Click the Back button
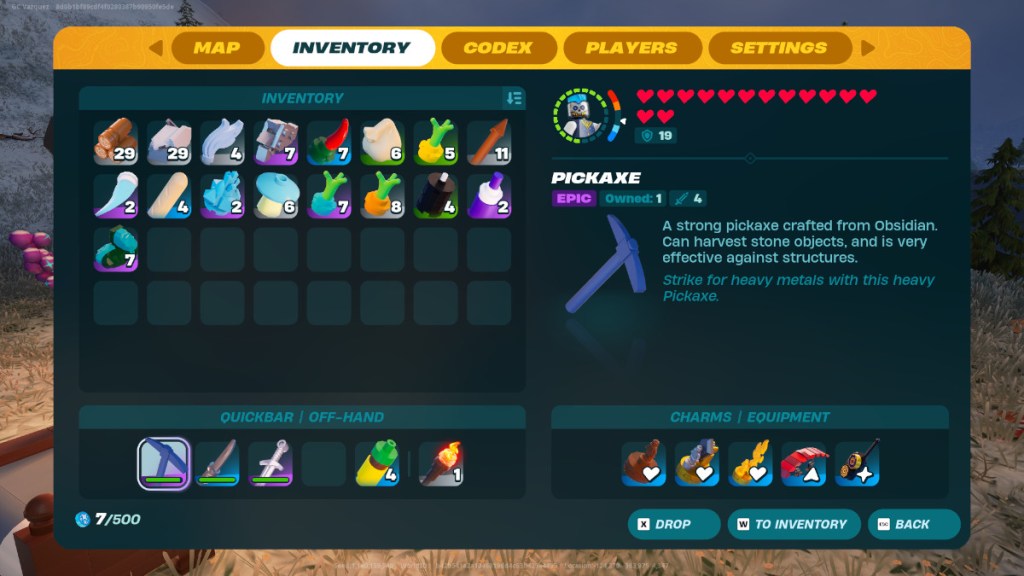This screenshot has width=1024, height=576. click(x=912, y=524)
